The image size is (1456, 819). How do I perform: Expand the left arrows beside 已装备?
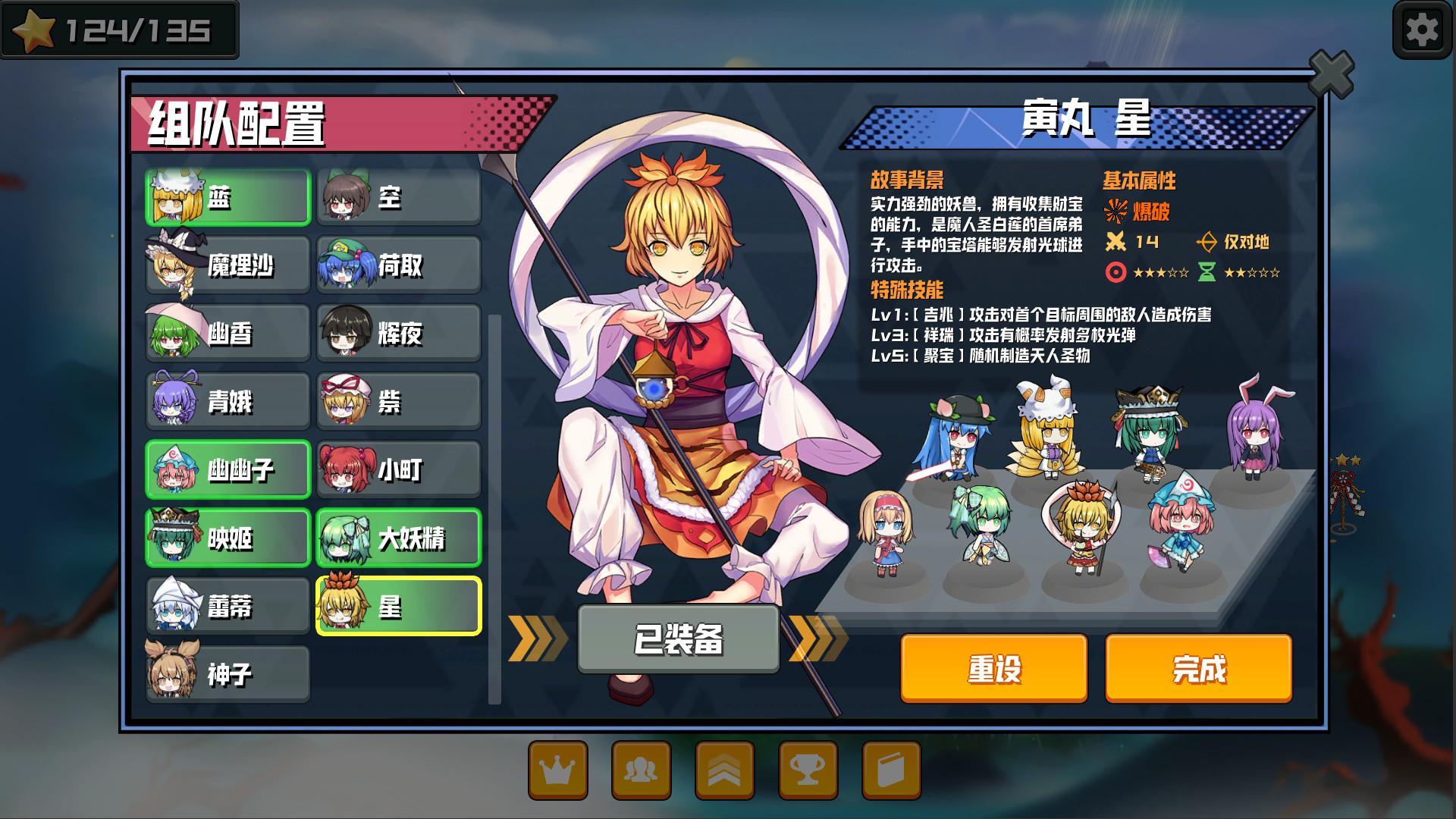click(x=536, y=639)
